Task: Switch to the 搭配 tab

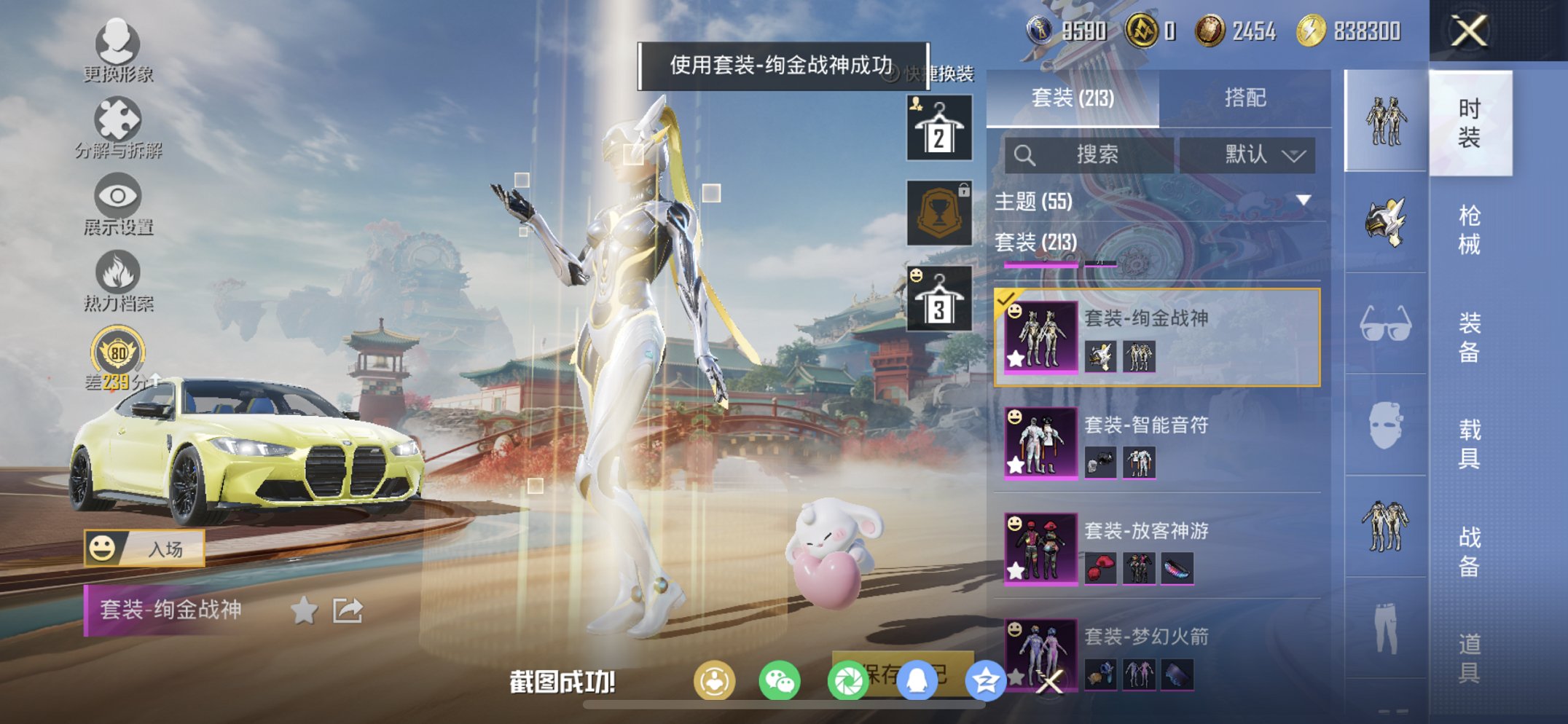Action: [x=1244, y=98]
